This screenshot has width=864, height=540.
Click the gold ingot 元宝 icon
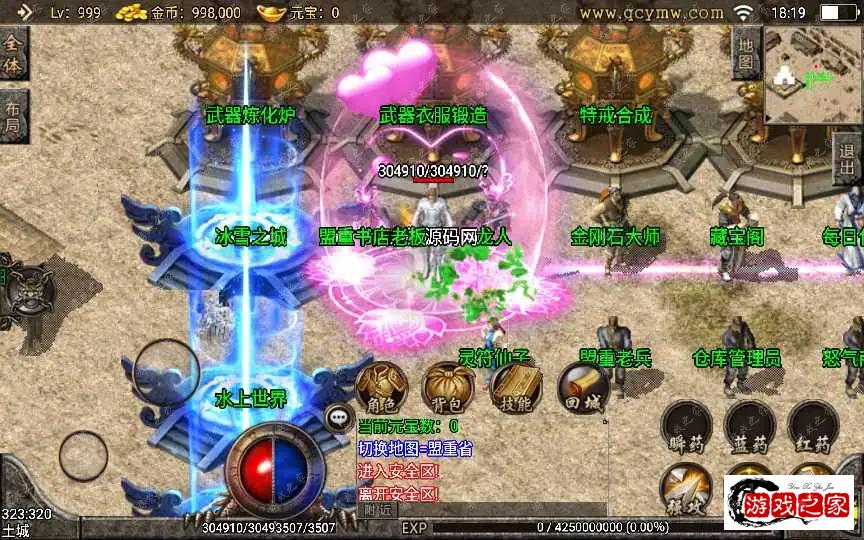tap(272, 13)
